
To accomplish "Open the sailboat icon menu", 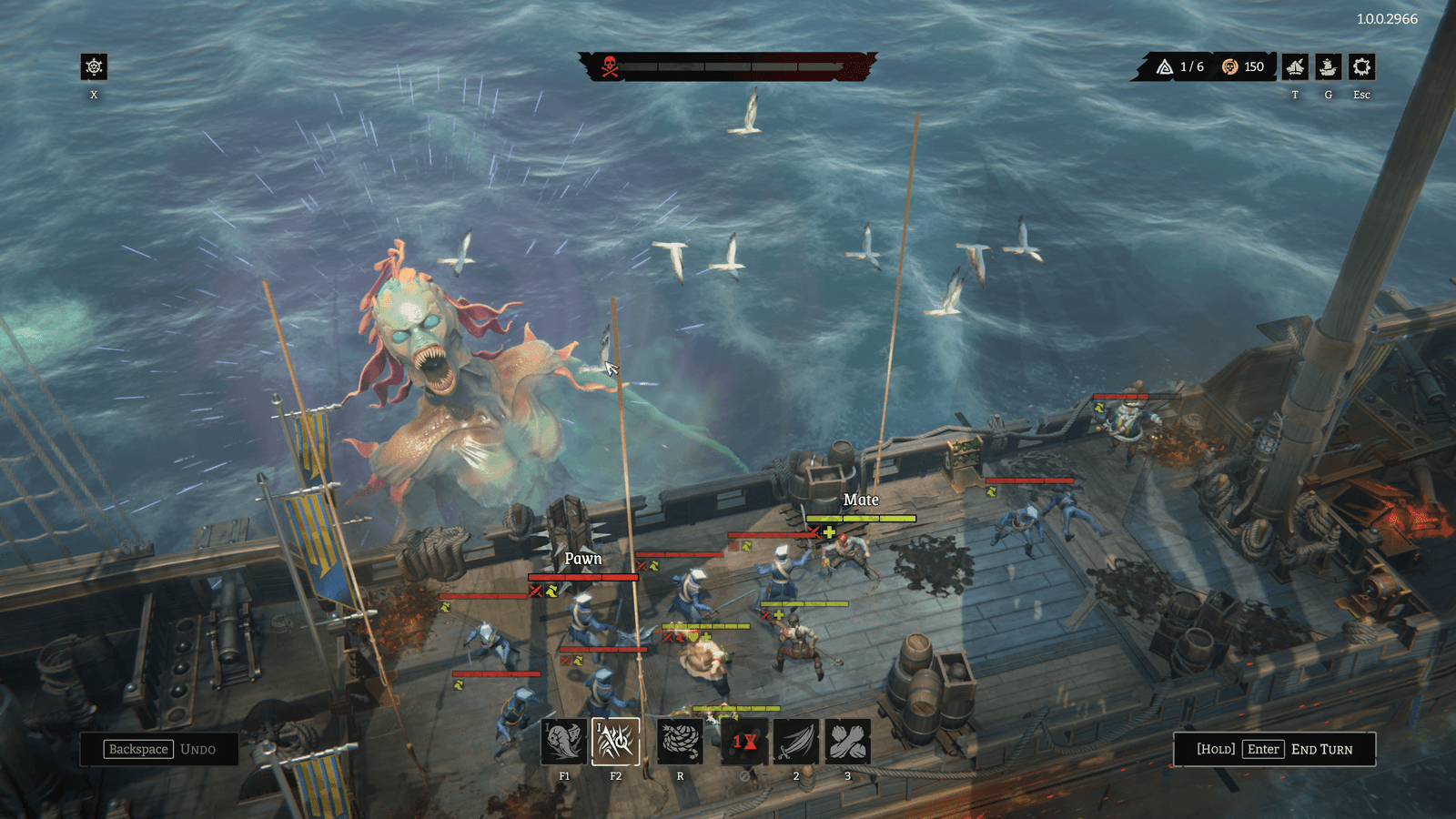I will [1295, 66].
